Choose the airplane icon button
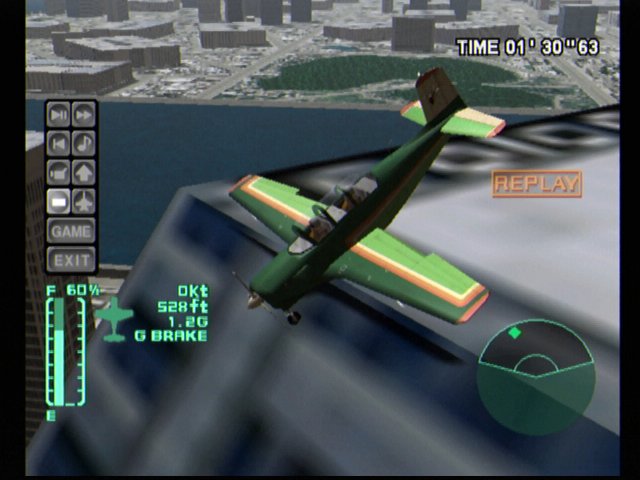The image size is (640, 480). [84, 200]
